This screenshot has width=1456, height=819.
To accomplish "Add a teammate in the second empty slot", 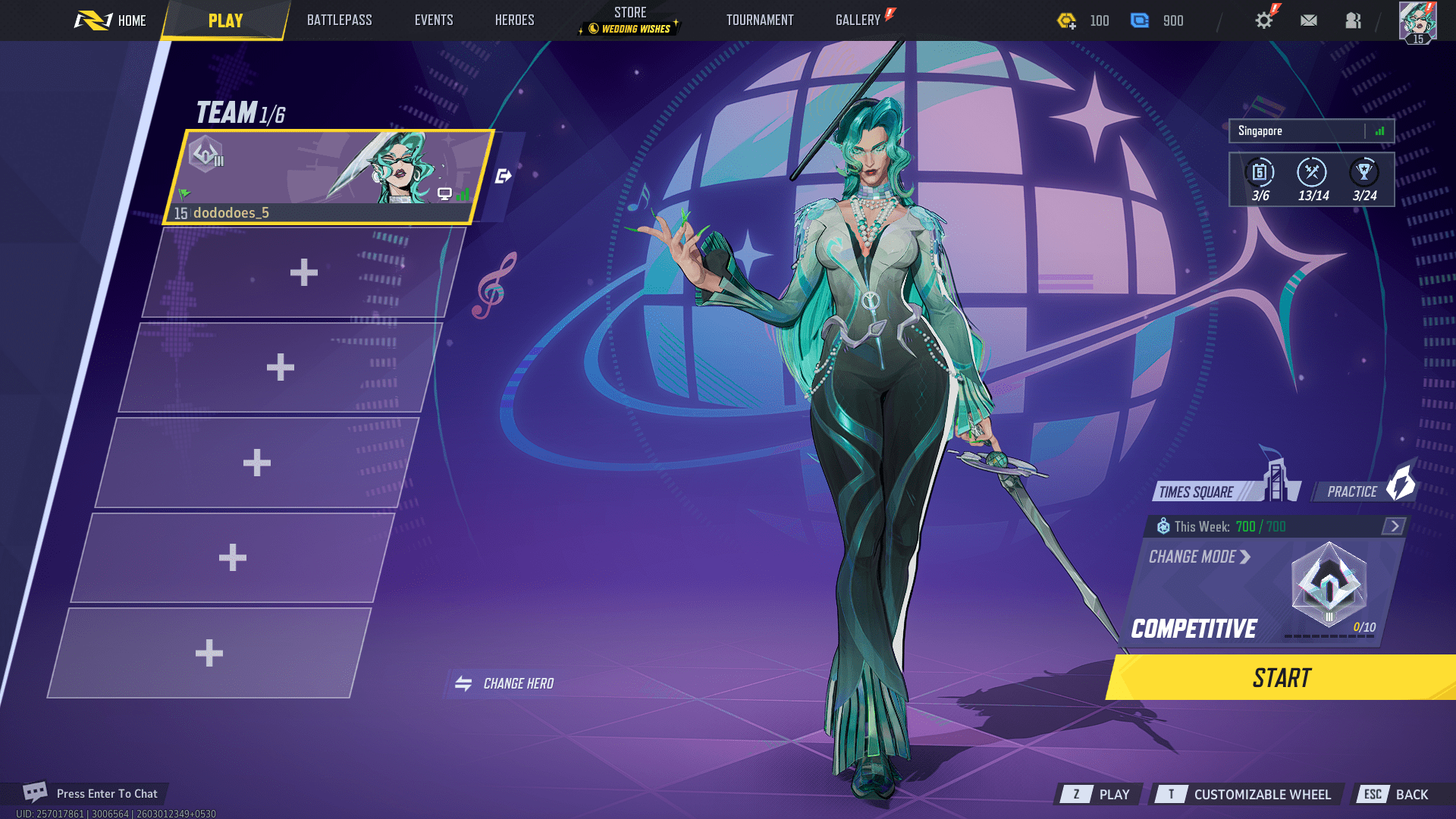I will coord(281,366).
